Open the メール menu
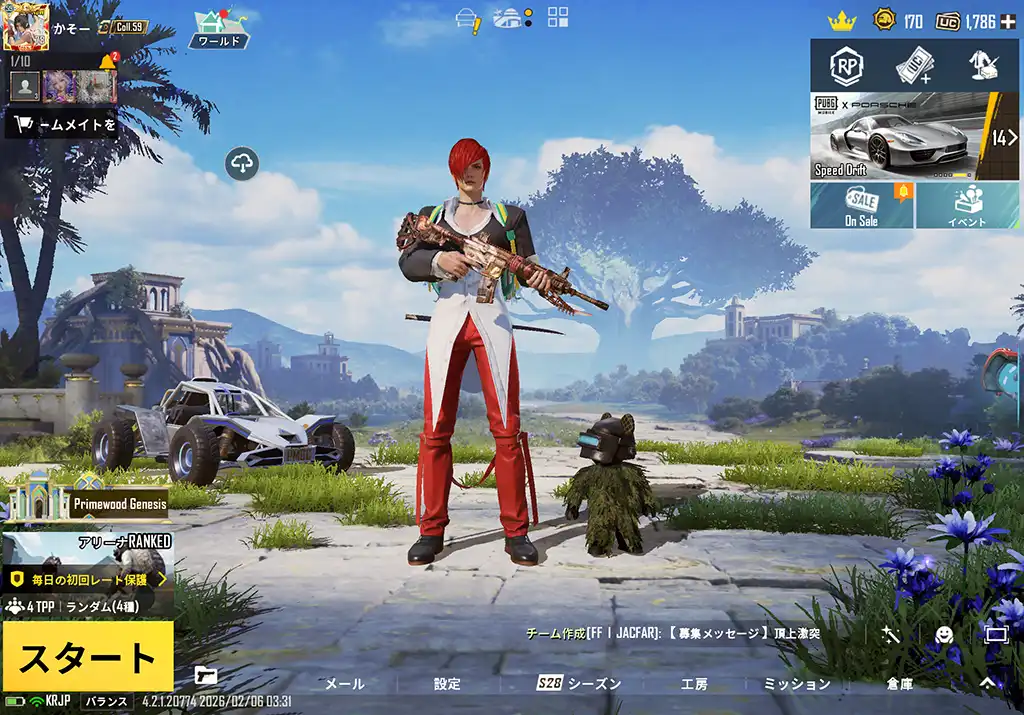 pos(345,684)
